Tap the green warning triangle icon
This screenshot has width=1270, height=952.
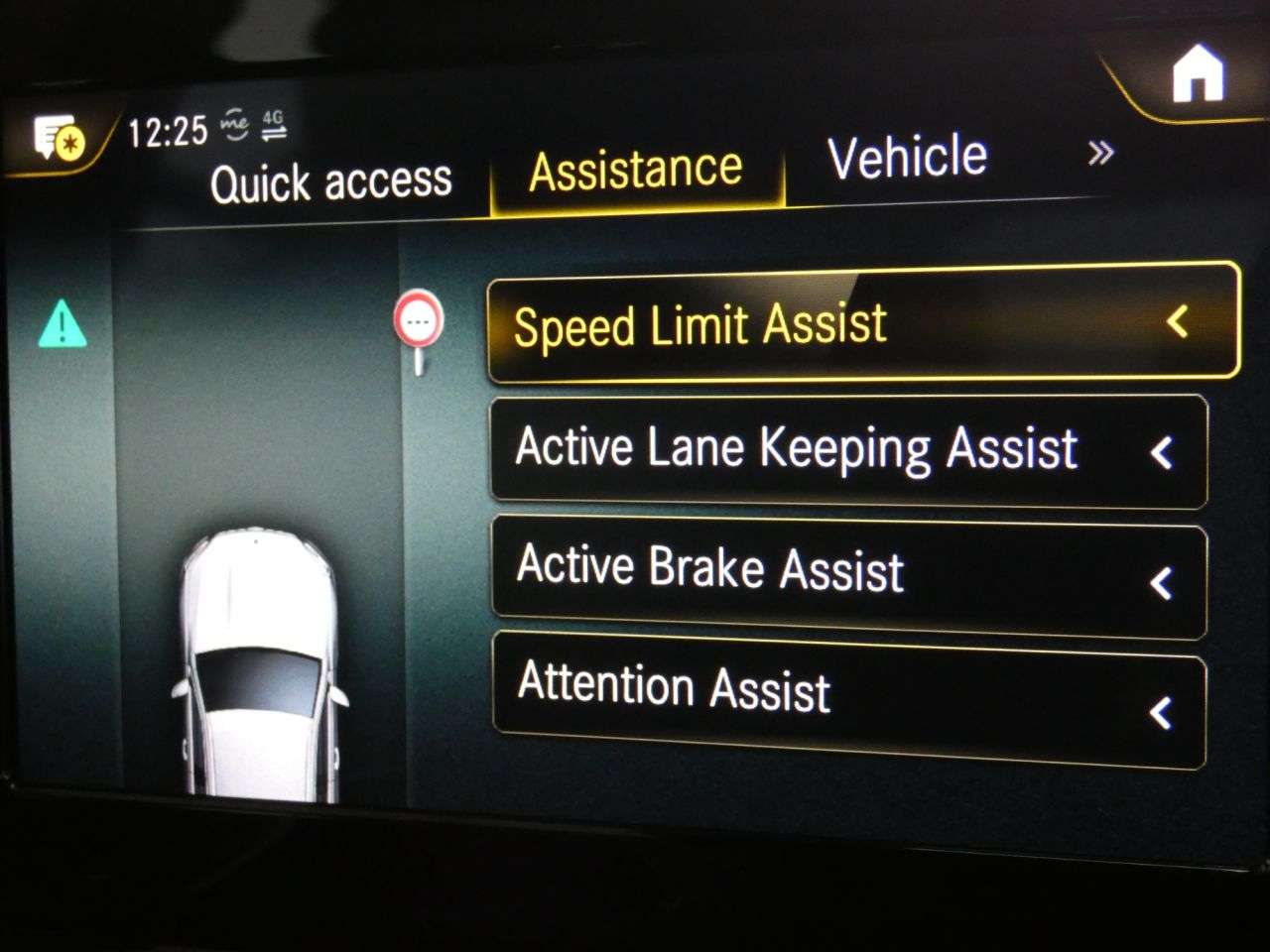tap(63, 324)
